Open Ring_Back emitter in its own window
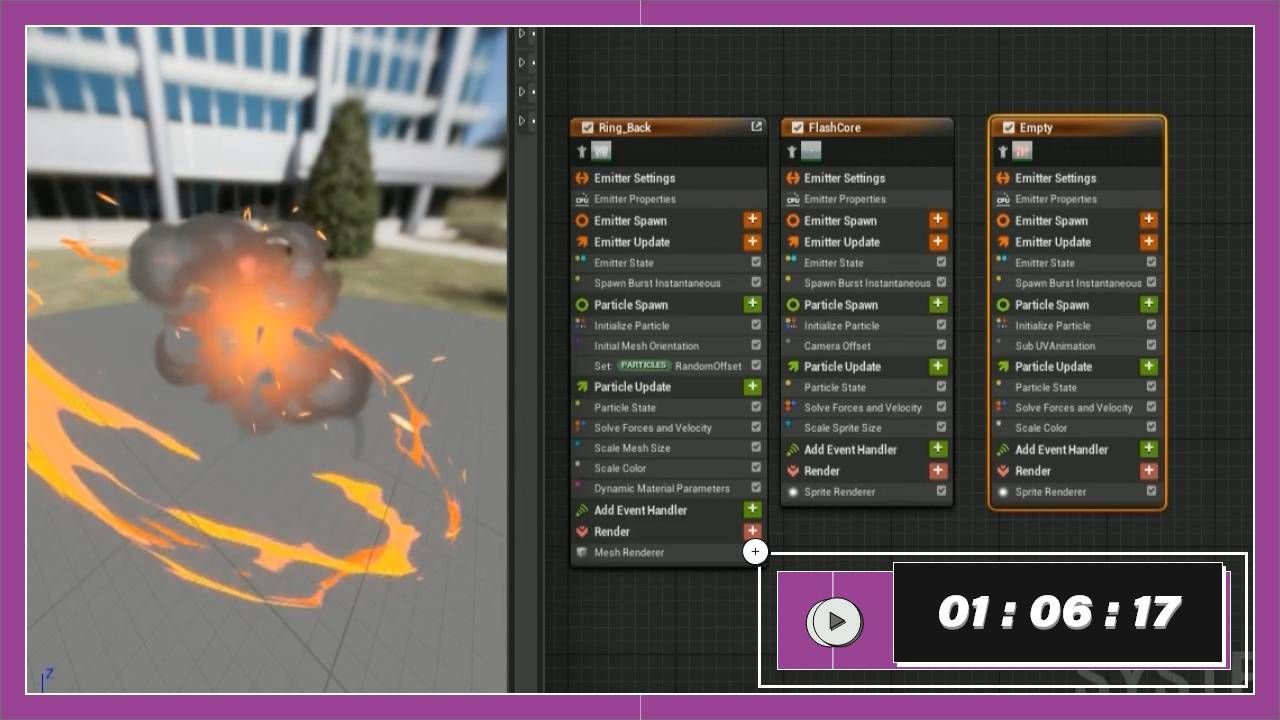 tap(756, 127)
